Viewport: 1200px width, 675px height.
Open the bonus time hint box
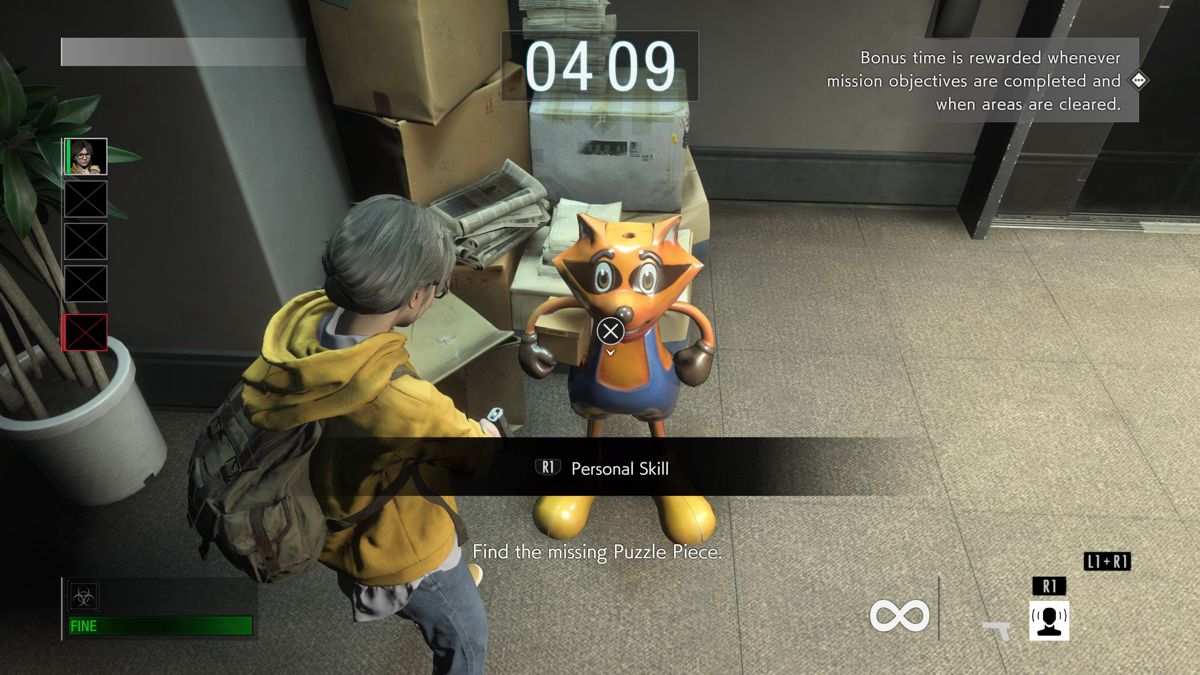tap(981, 81)
